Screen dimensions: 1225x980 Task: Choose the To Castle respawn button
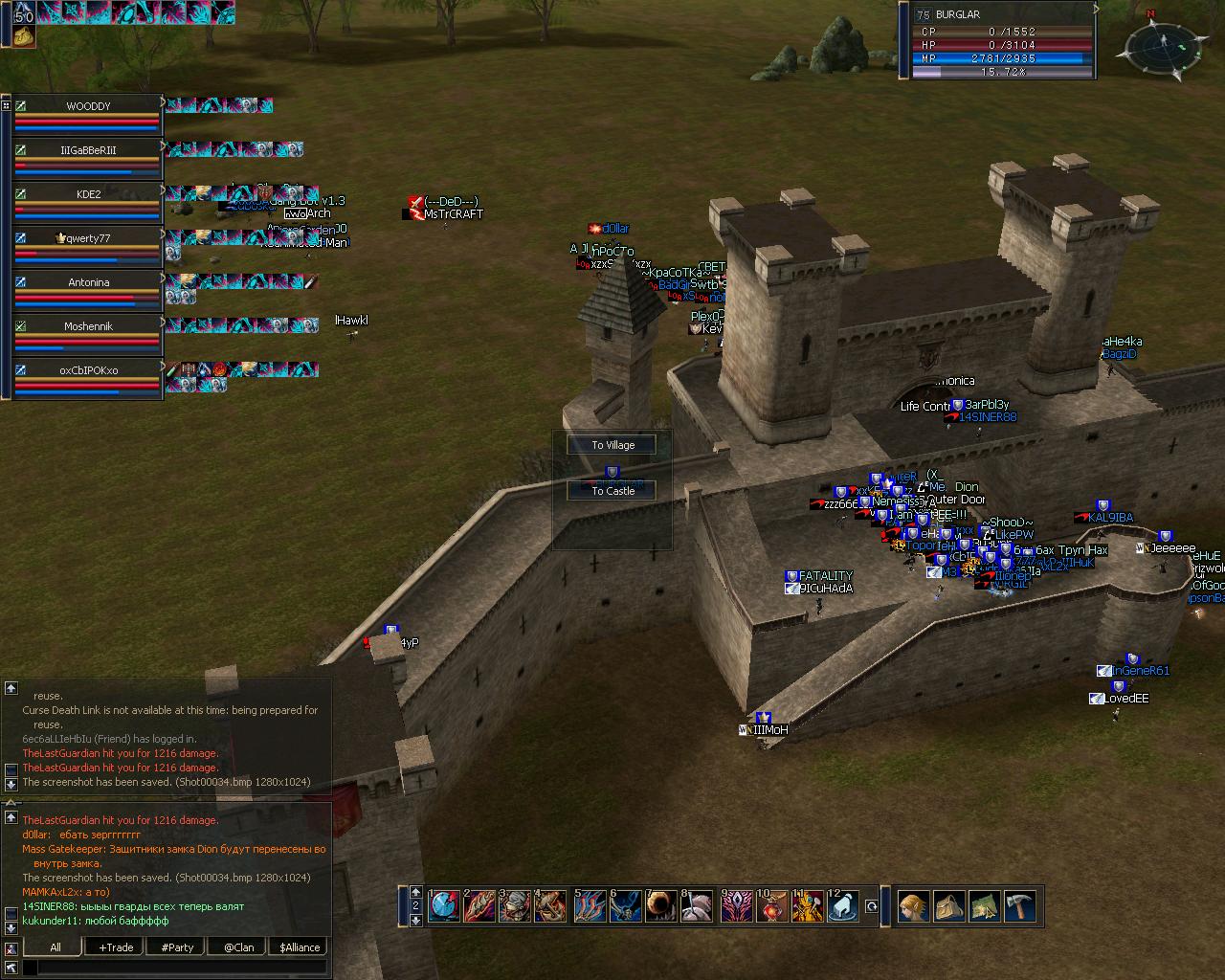pyautogui.click(x=612, y=491)
